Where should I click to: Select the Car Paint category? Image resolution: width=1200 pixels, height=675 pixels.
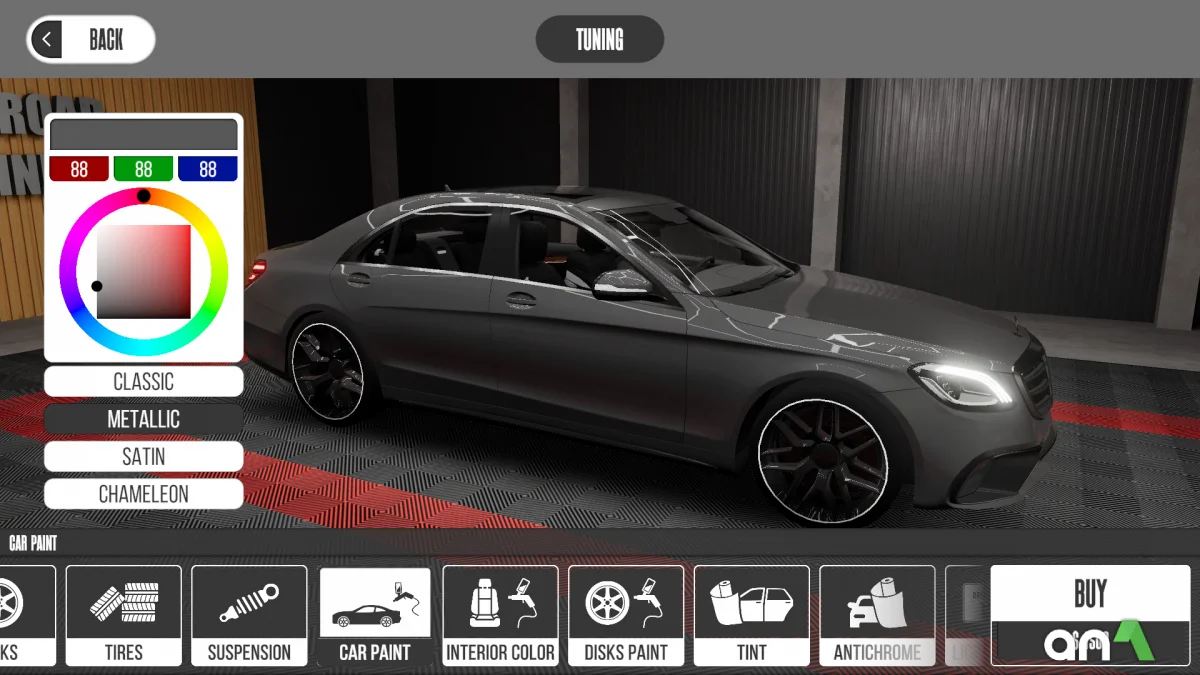pos(375,616)
